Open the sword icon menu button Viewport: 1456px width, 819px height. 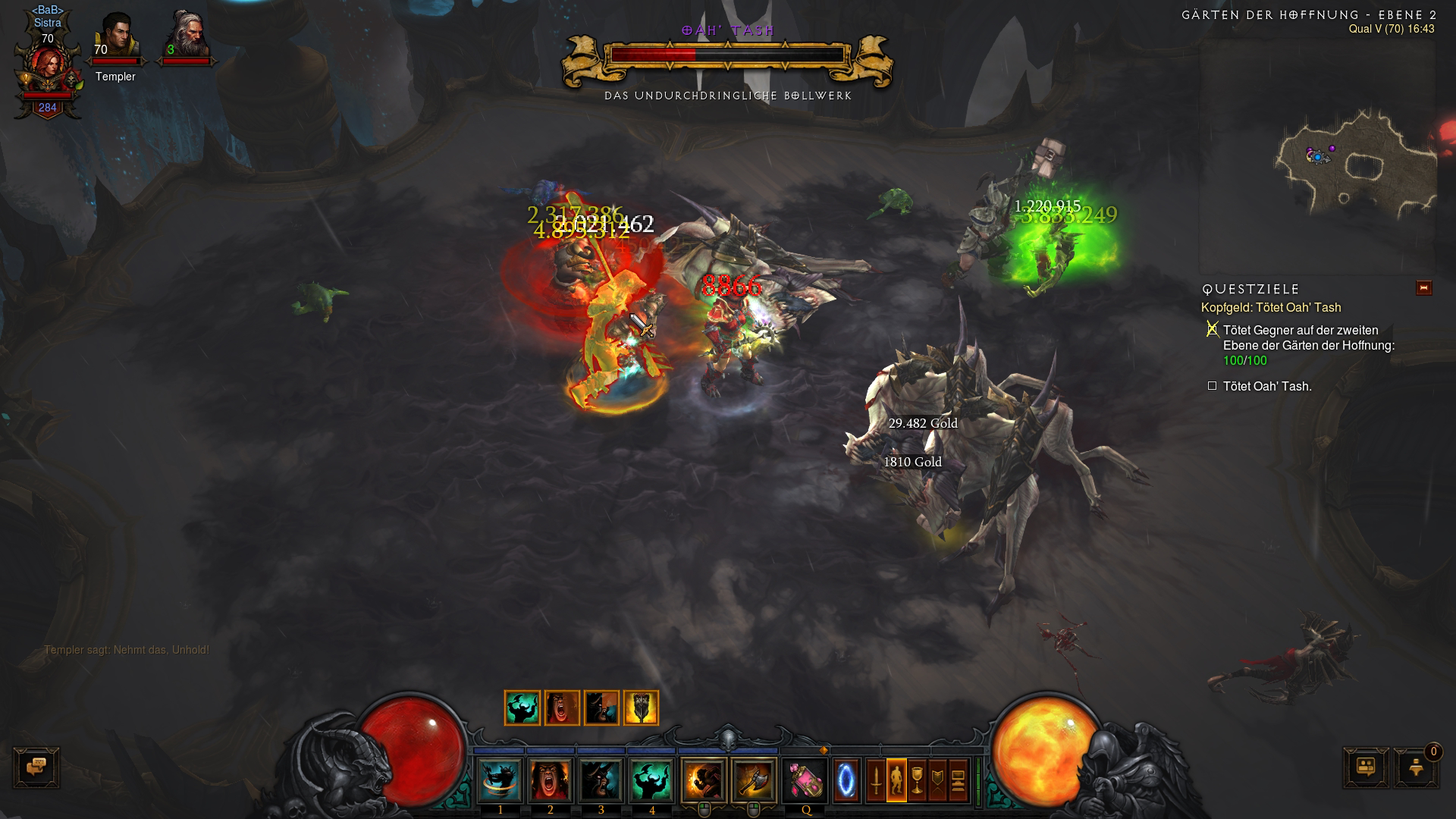tap(876, 780)
